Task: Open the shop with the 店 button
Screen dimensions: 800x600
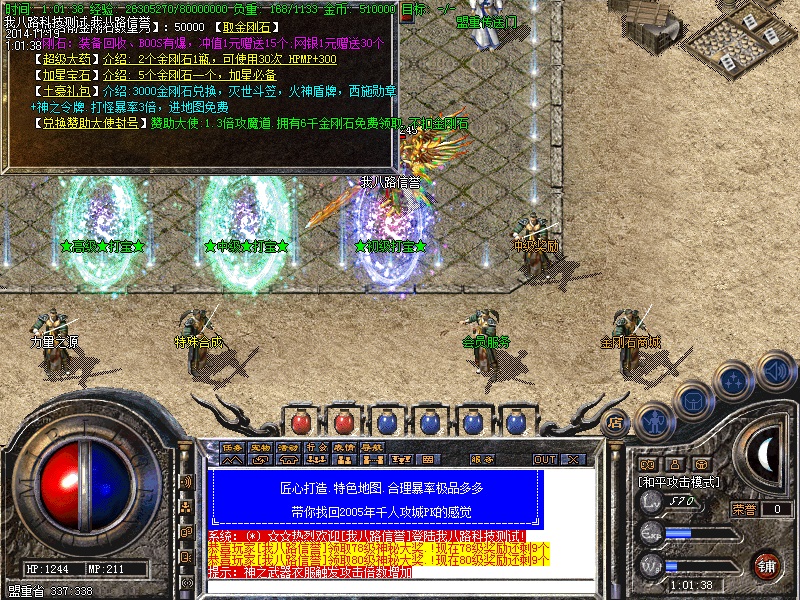Action: 617,422
